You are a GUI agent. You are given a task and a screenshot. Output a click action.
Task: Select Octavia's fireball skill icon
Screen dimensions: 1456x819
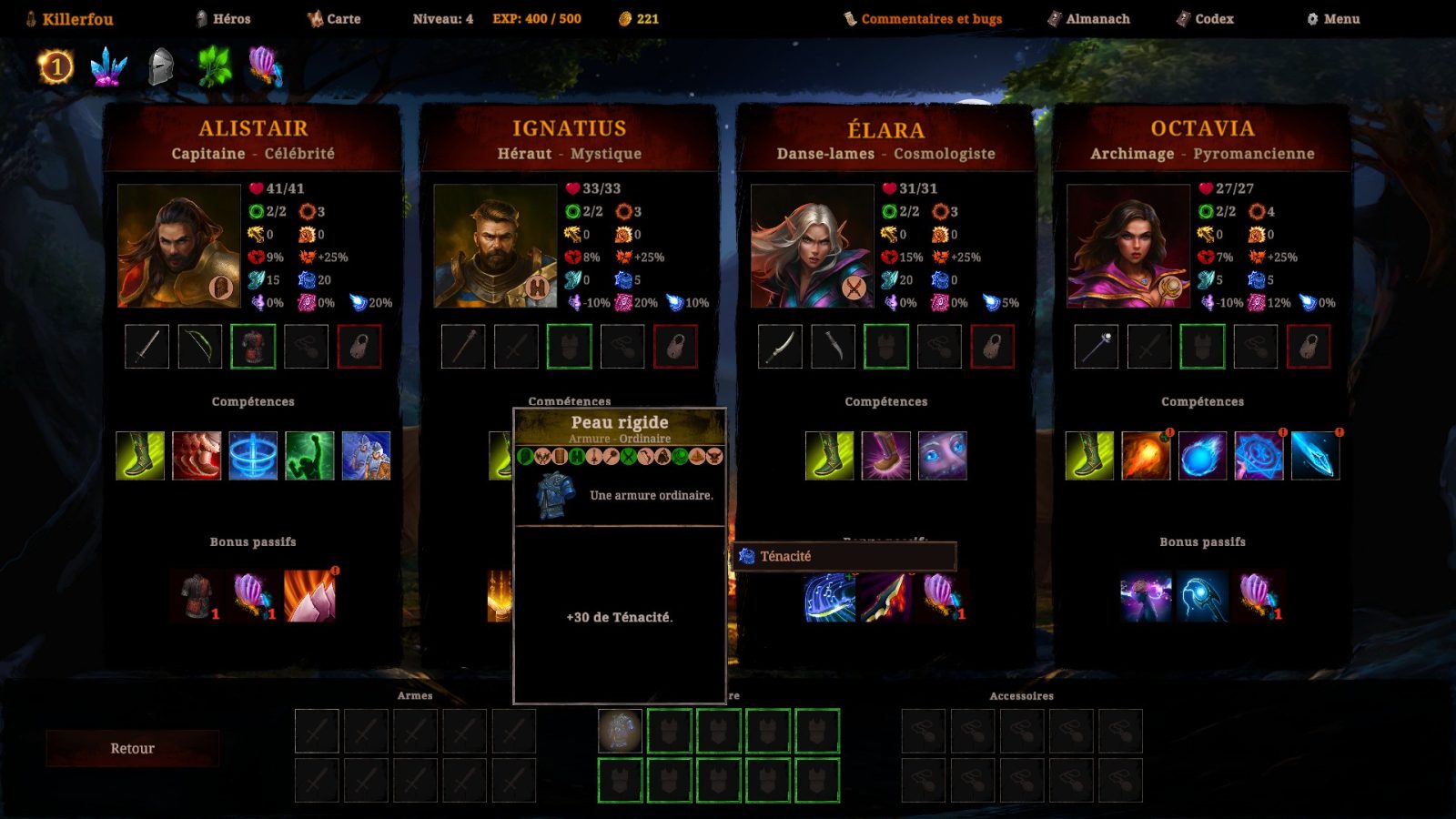point(1146,456)
